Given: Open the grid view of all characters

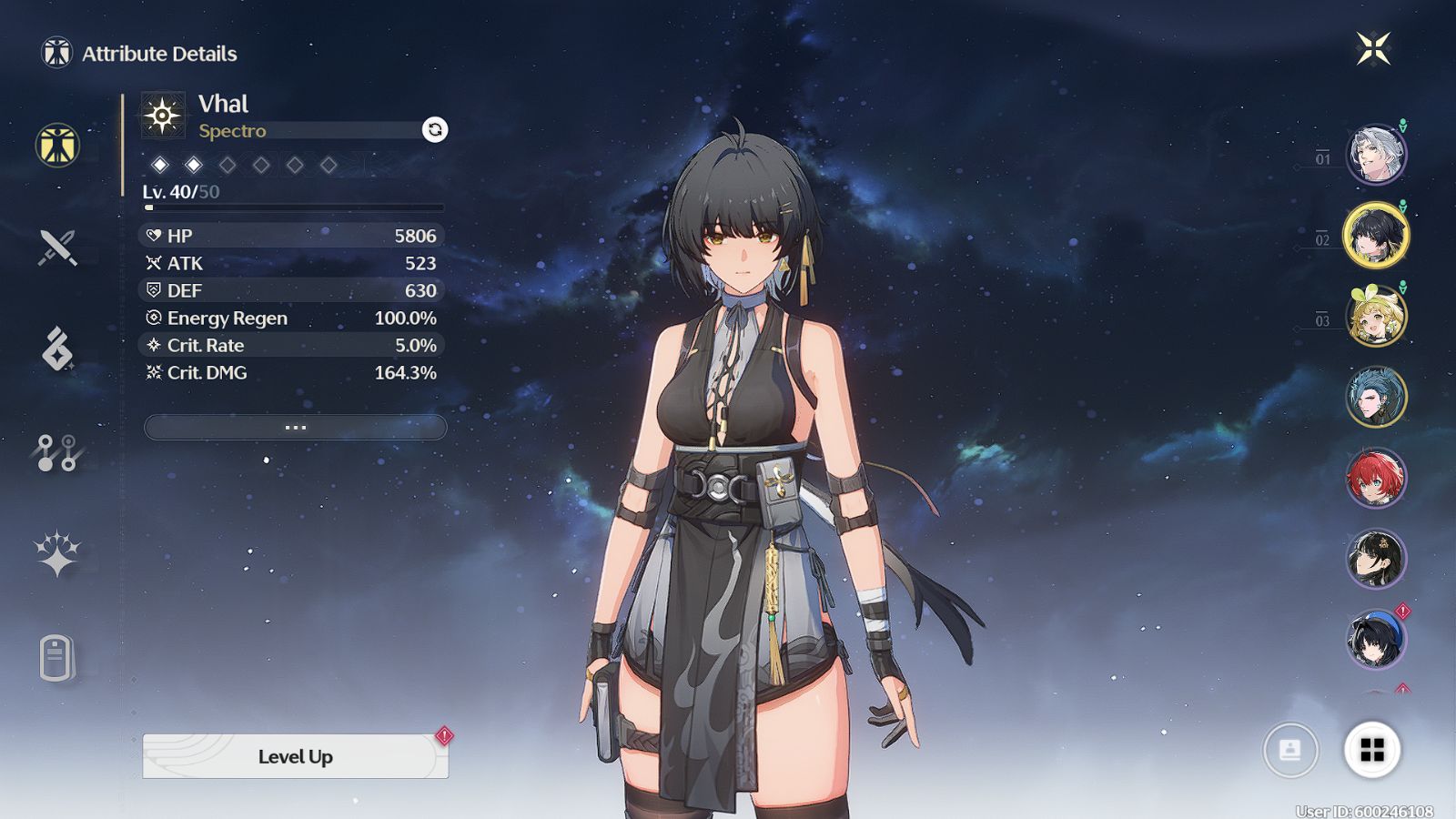Looking at the screenshot, I should [x=1371, y=750].
